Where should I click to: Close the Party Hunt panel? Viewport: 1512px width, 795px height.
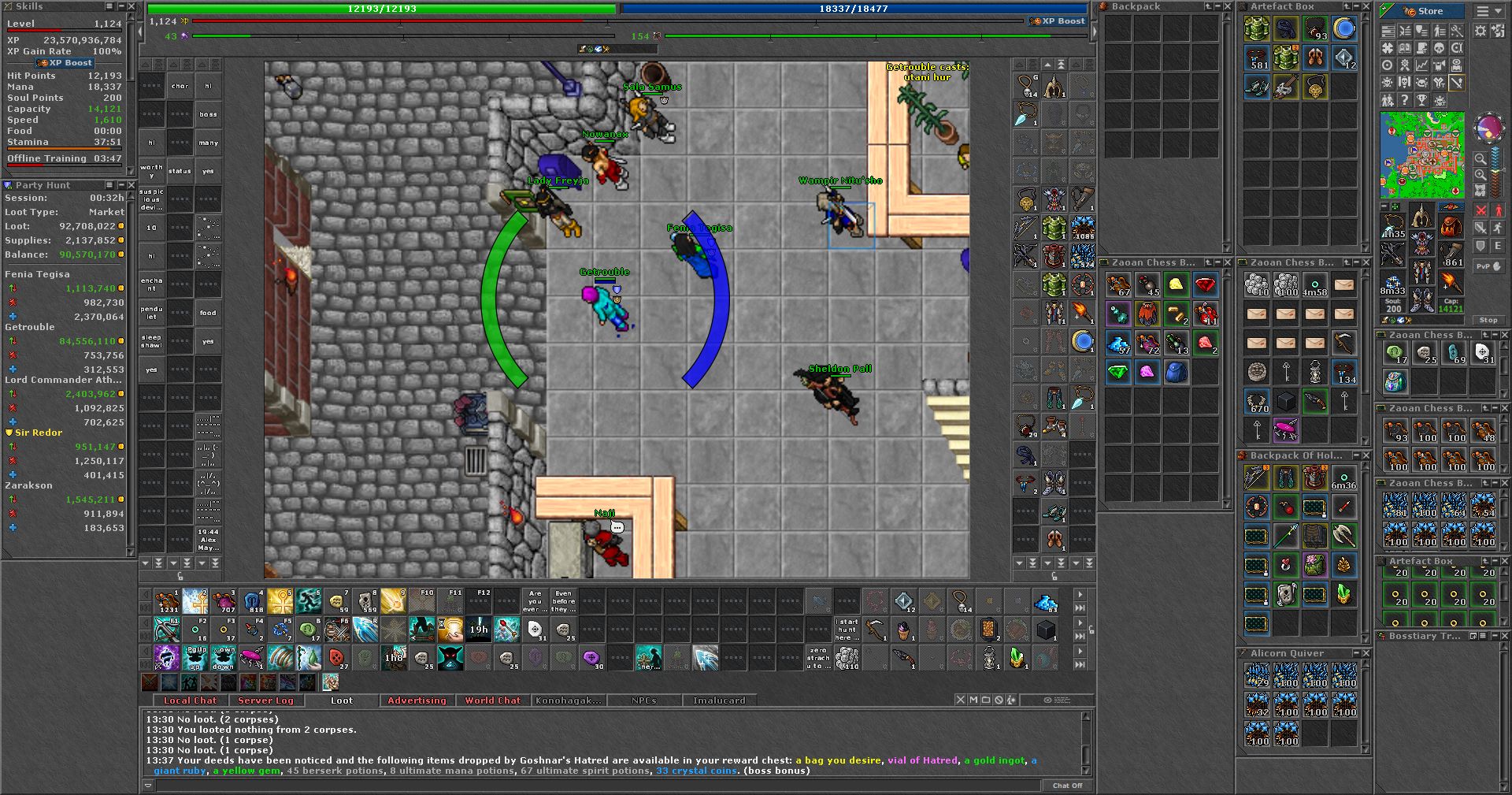tap(131, 185)
